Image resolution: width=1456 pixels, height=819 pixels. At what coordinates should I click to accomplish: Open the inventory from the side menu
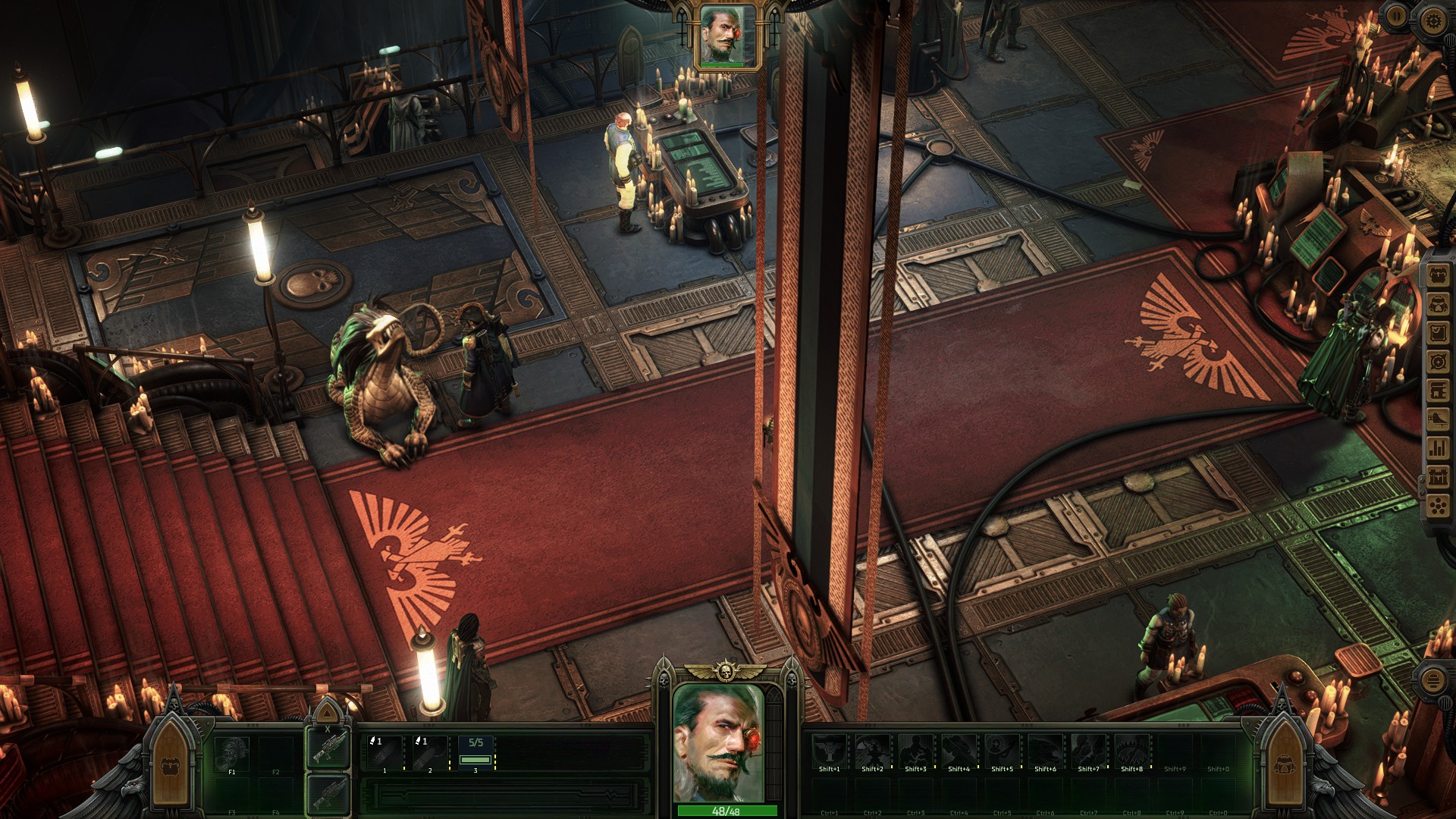point(1439,275)
